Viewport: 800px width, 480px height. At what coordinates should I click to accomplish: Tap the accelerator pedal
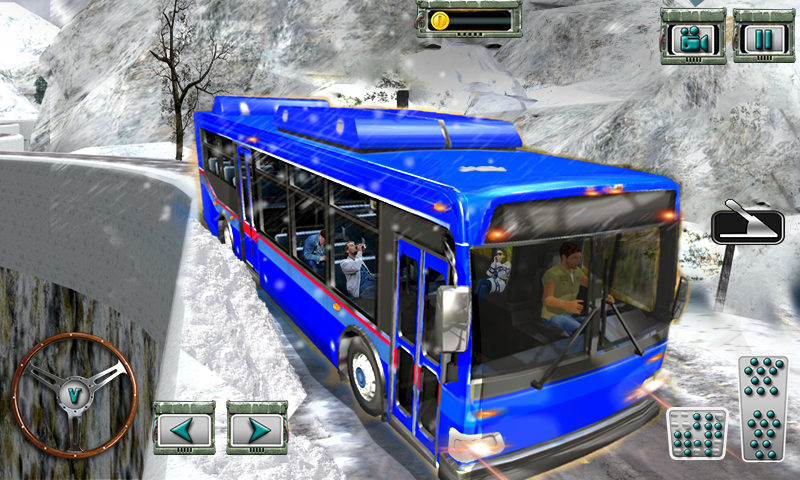click(764, 408)
